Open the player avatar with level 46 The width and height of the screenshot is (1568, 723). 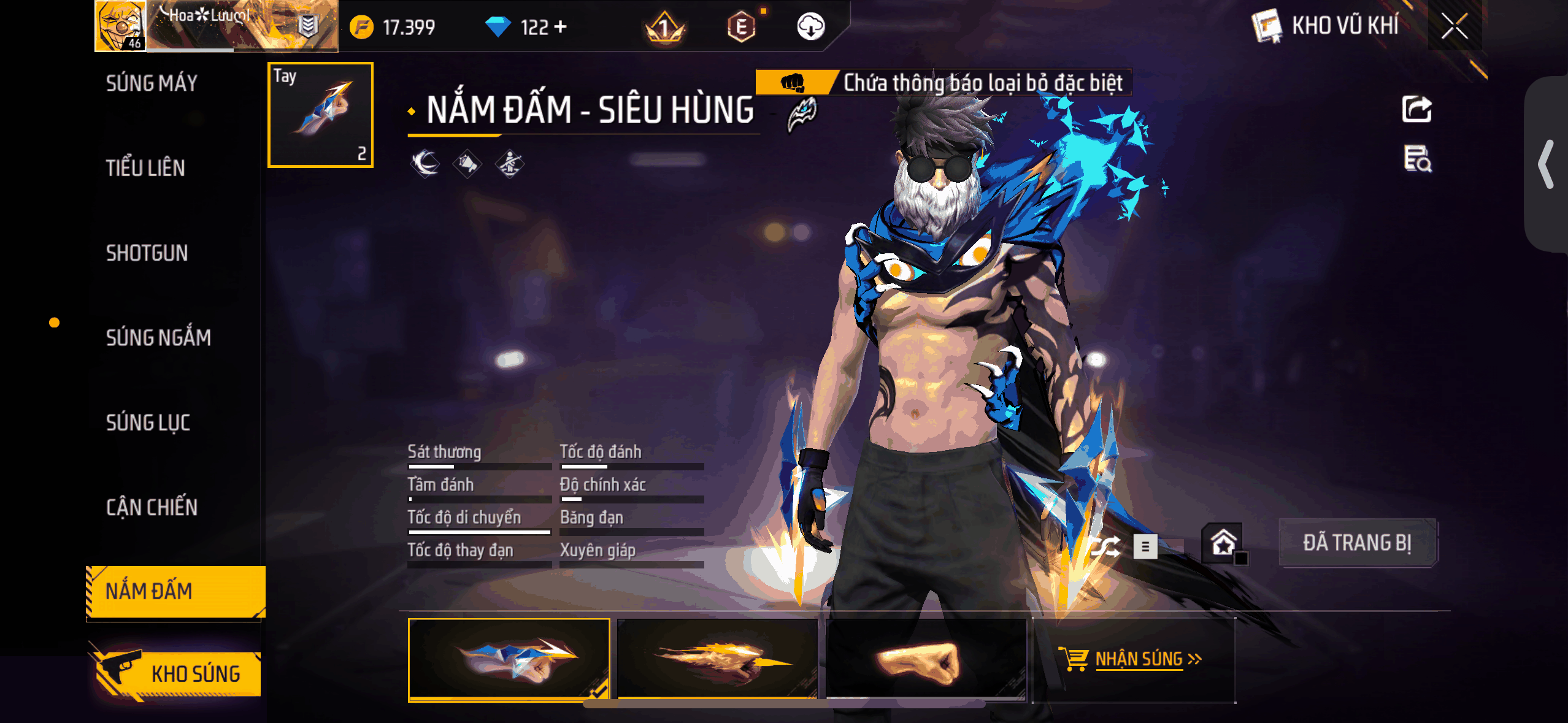click(x=119, y=26)
